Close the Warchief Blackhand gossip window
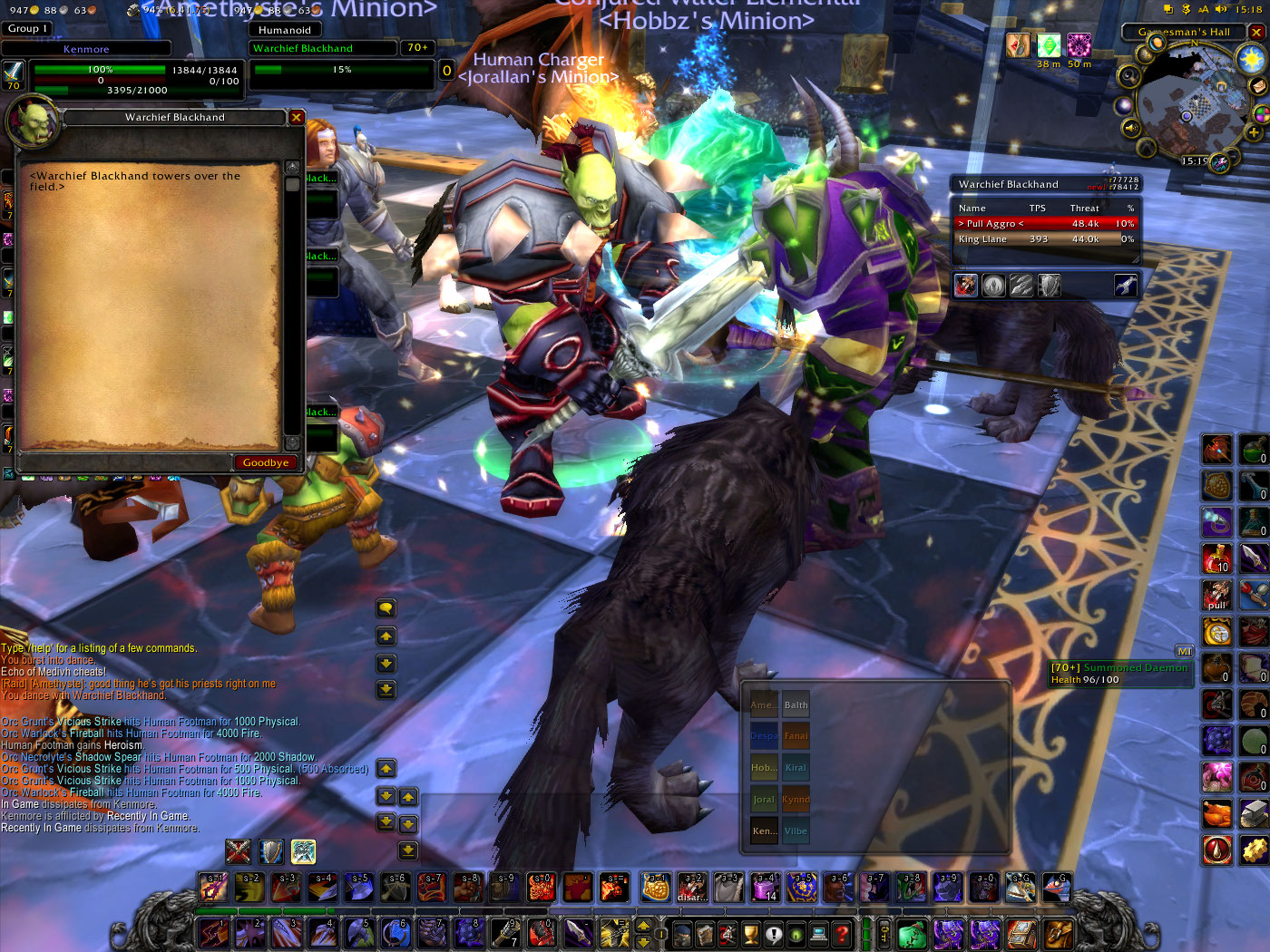 (x=296, y=117)
